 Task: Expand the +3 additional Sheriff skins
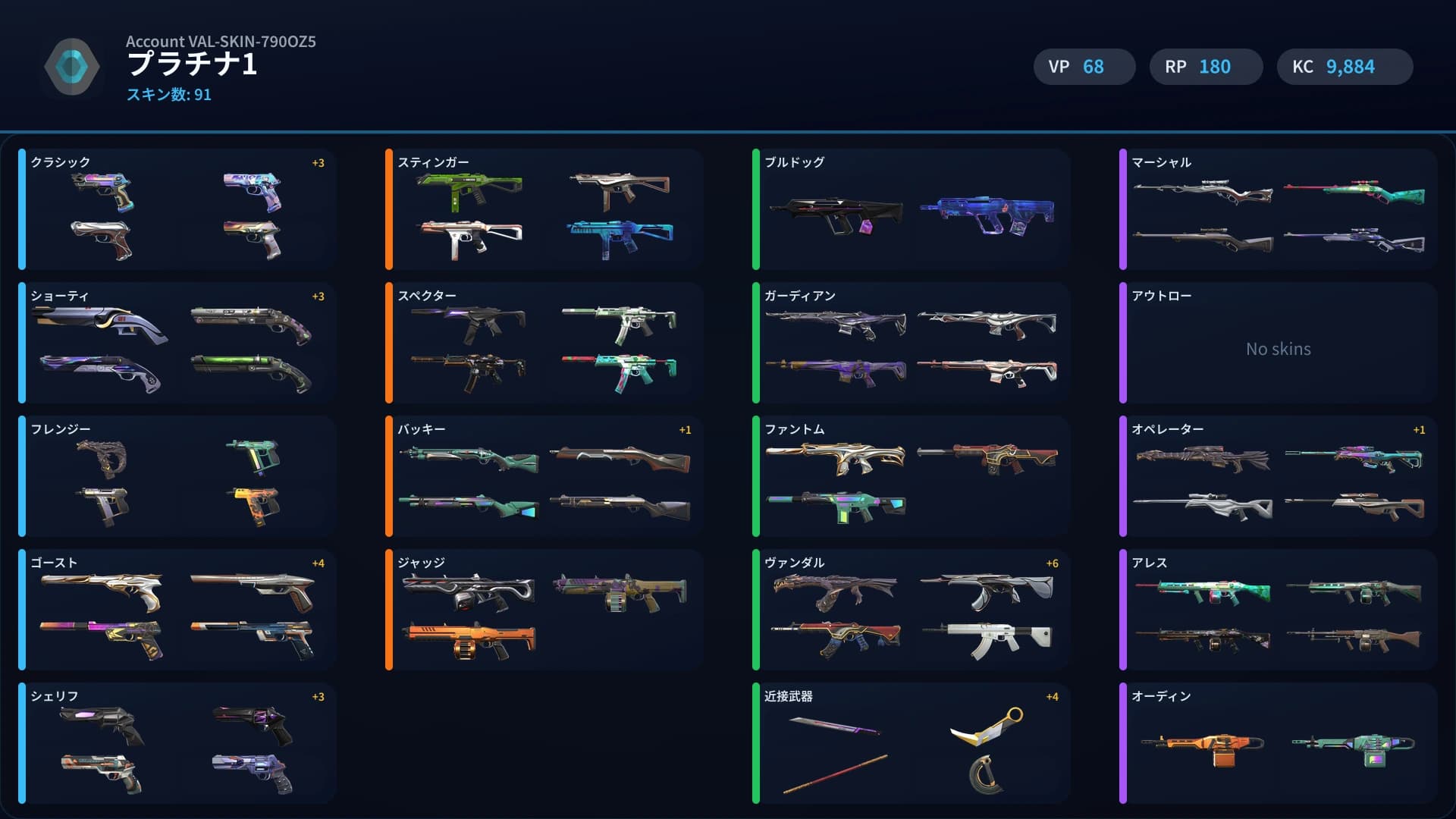tap(317, 695)
